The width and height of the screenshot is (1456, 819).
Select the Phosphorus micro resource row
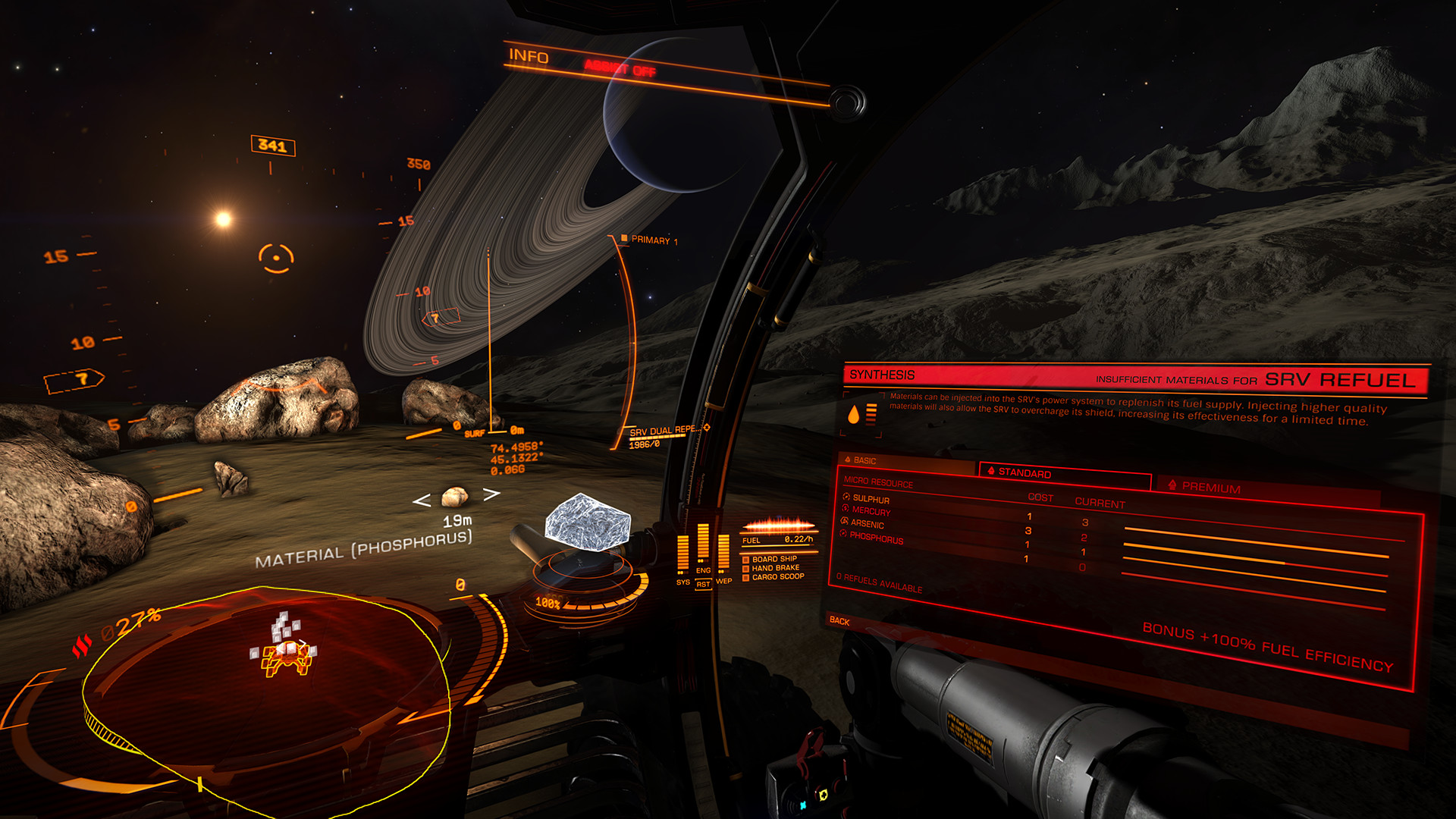pyautogui.click(x=876, y=538)
